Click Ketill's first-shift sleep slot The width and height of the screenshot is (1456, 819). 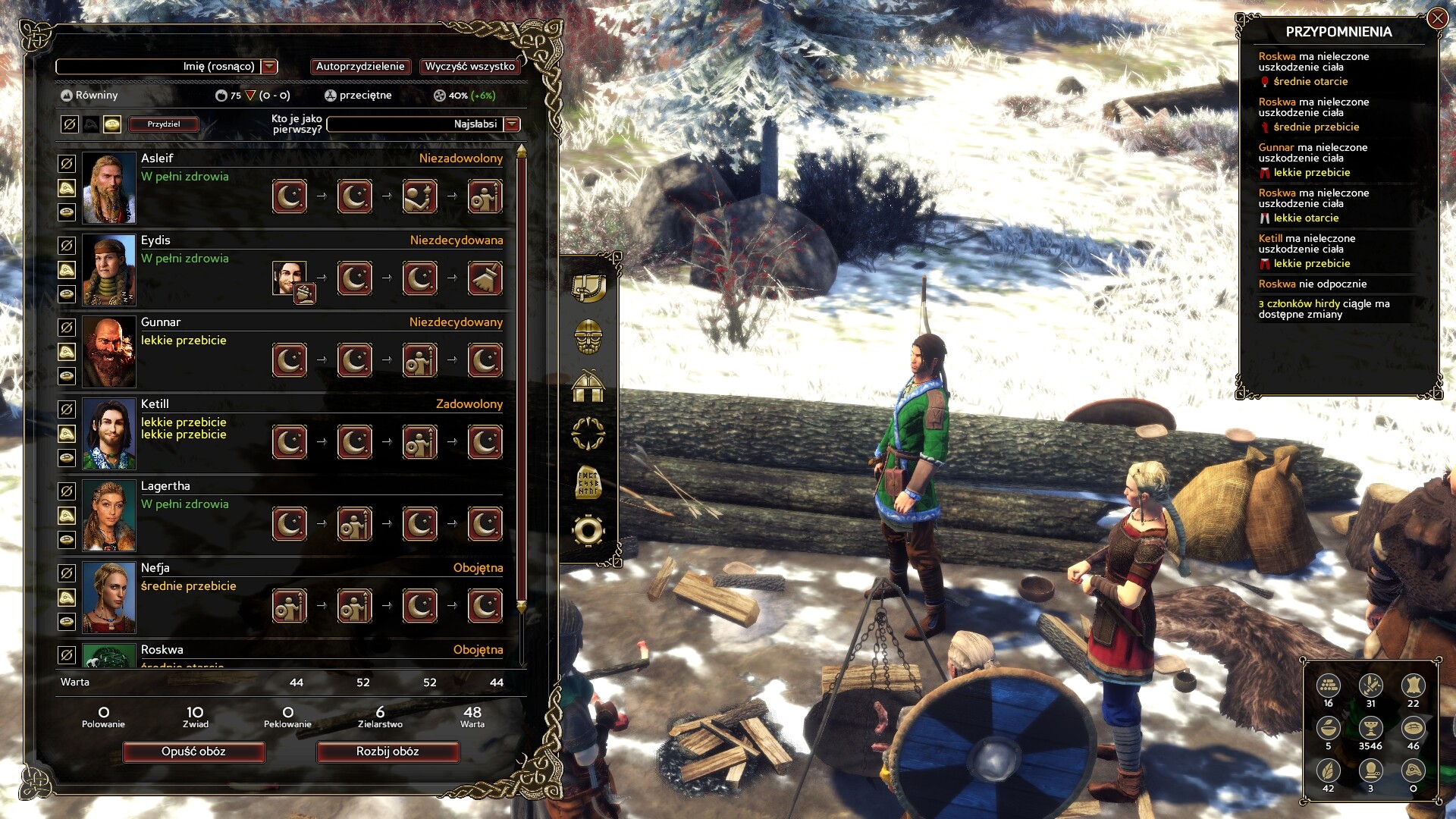click(290, 442)
